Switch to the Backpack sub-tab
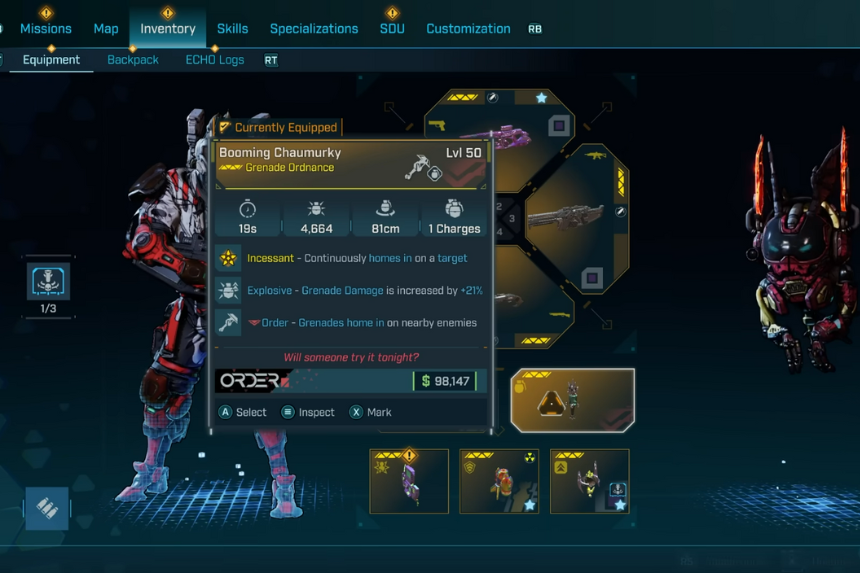The width and height of the screenshot is (860, 573). coord(133,60)
